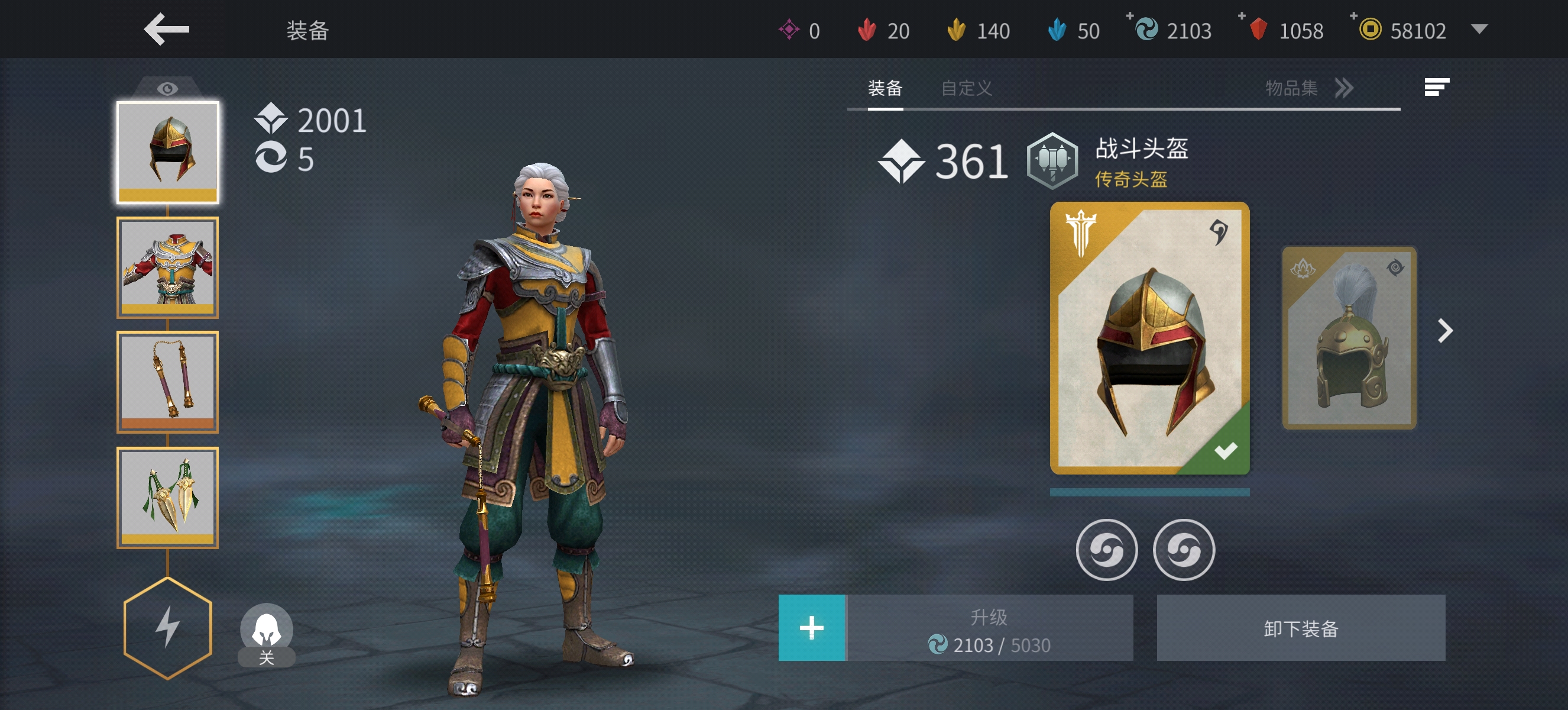Go back with the arrow button

[166, 29]
